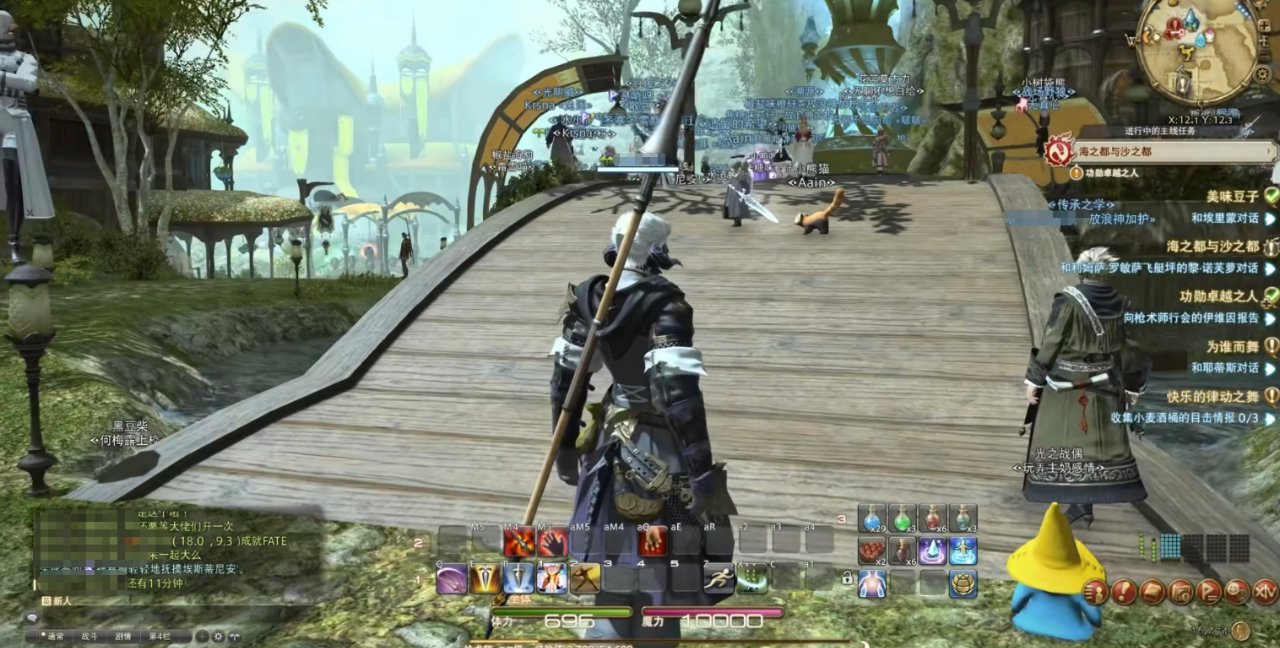The height and width of the screenshot is (648, 1280).
Task: Switch chat to the 剧情 tab
Action: [123, 636]
